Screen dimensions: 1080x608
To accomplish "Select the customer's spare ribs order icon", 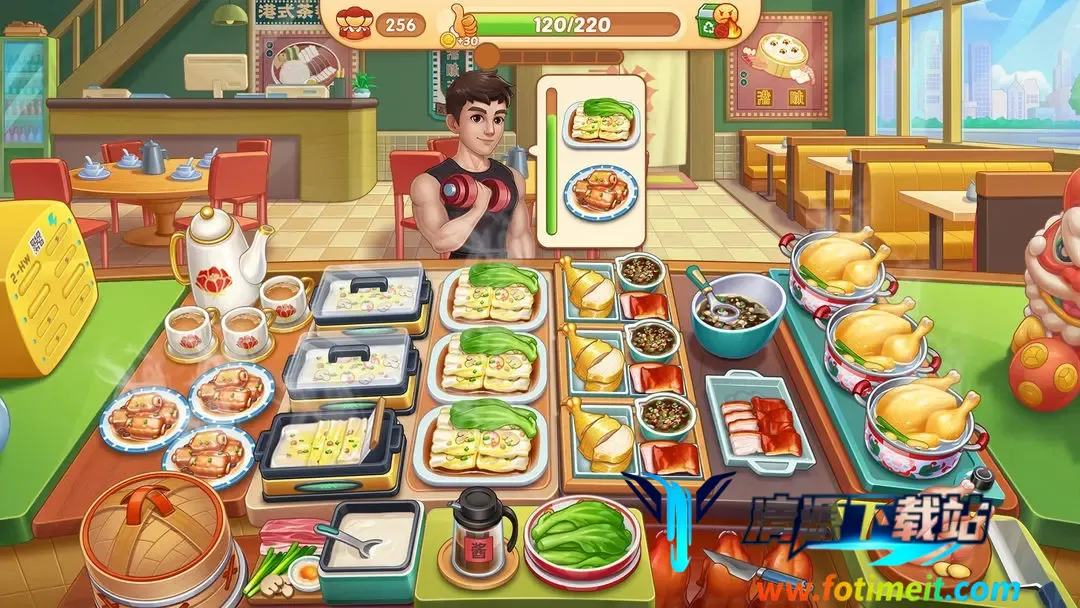I will (x=601, y=191).
